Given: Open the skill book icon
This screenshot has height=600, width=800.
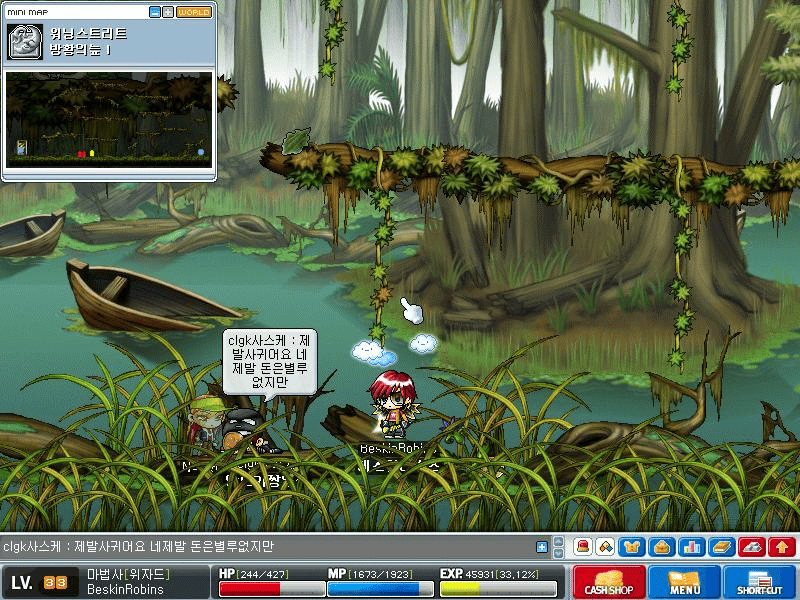Looking at the screenshot, I should tap(722, 547).
